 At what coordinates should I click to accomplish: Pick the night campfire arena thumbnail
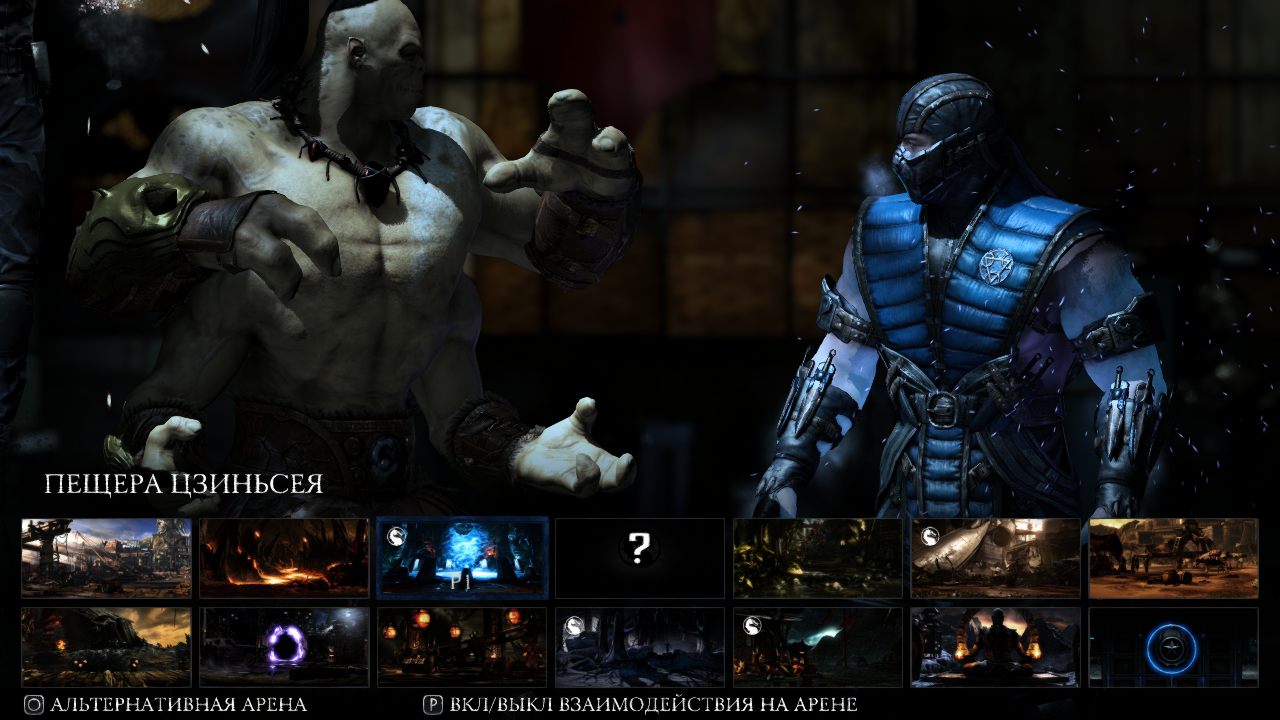pos(818,647)
